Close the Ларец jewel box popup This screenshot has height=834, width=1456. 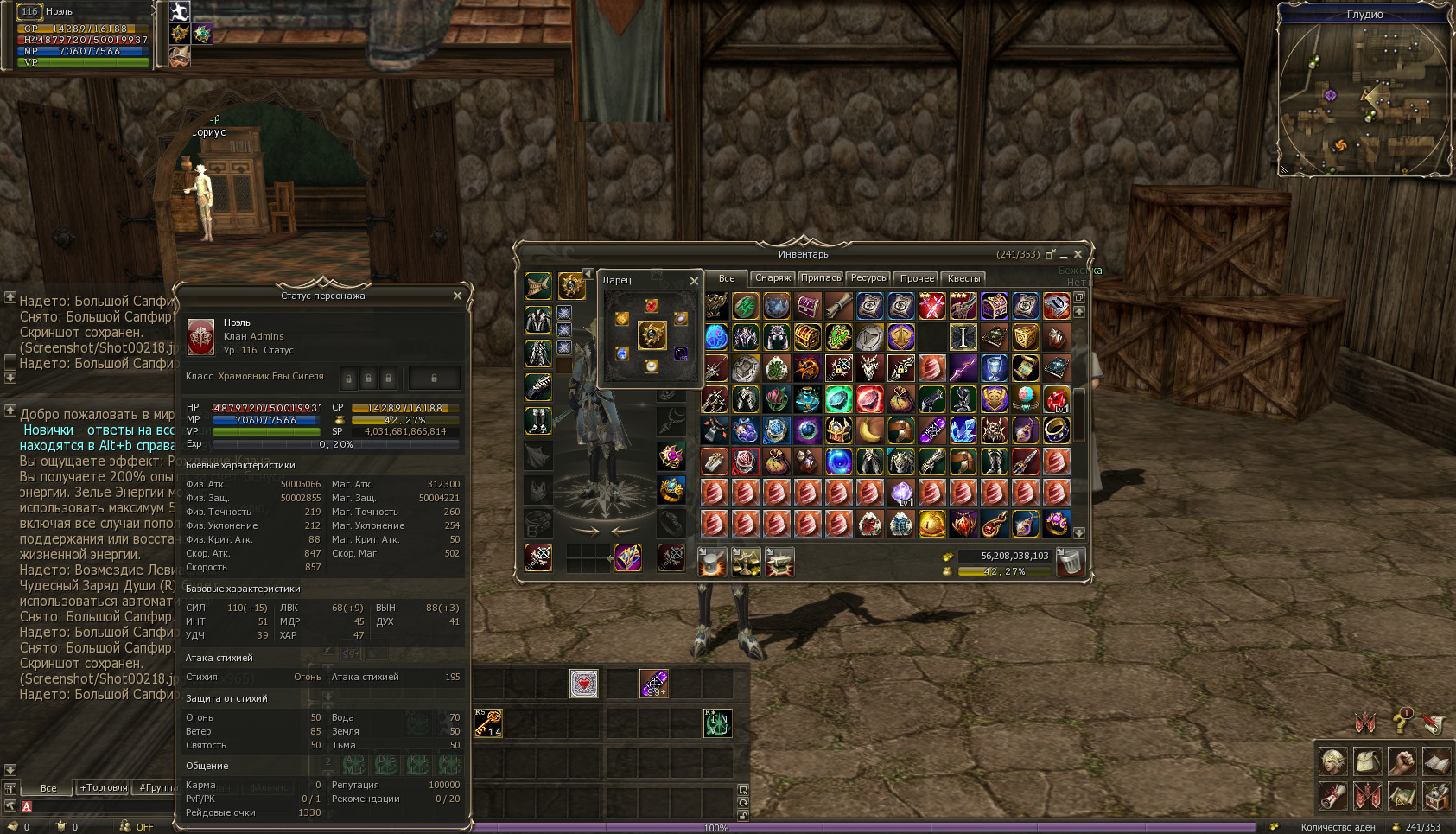694,281
